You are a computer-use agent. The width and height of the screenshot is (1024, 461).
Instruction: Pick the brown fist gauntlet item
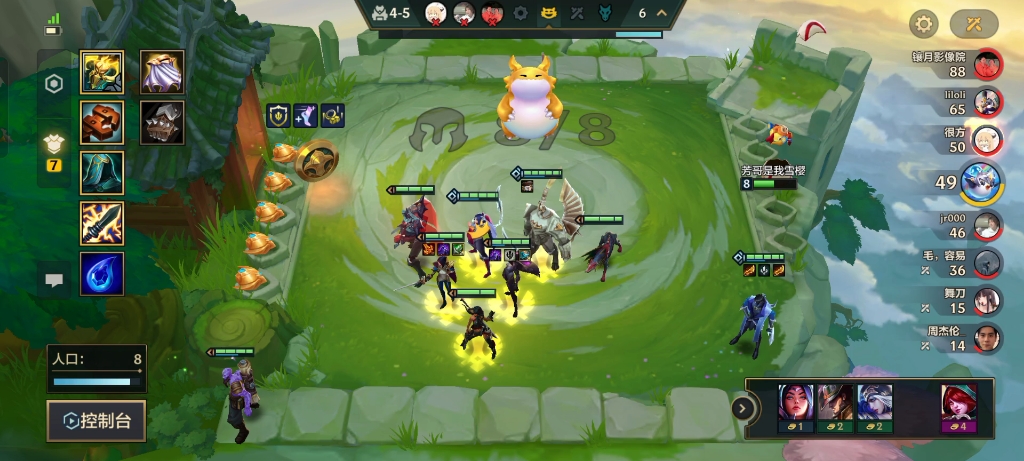coord(102,122)
